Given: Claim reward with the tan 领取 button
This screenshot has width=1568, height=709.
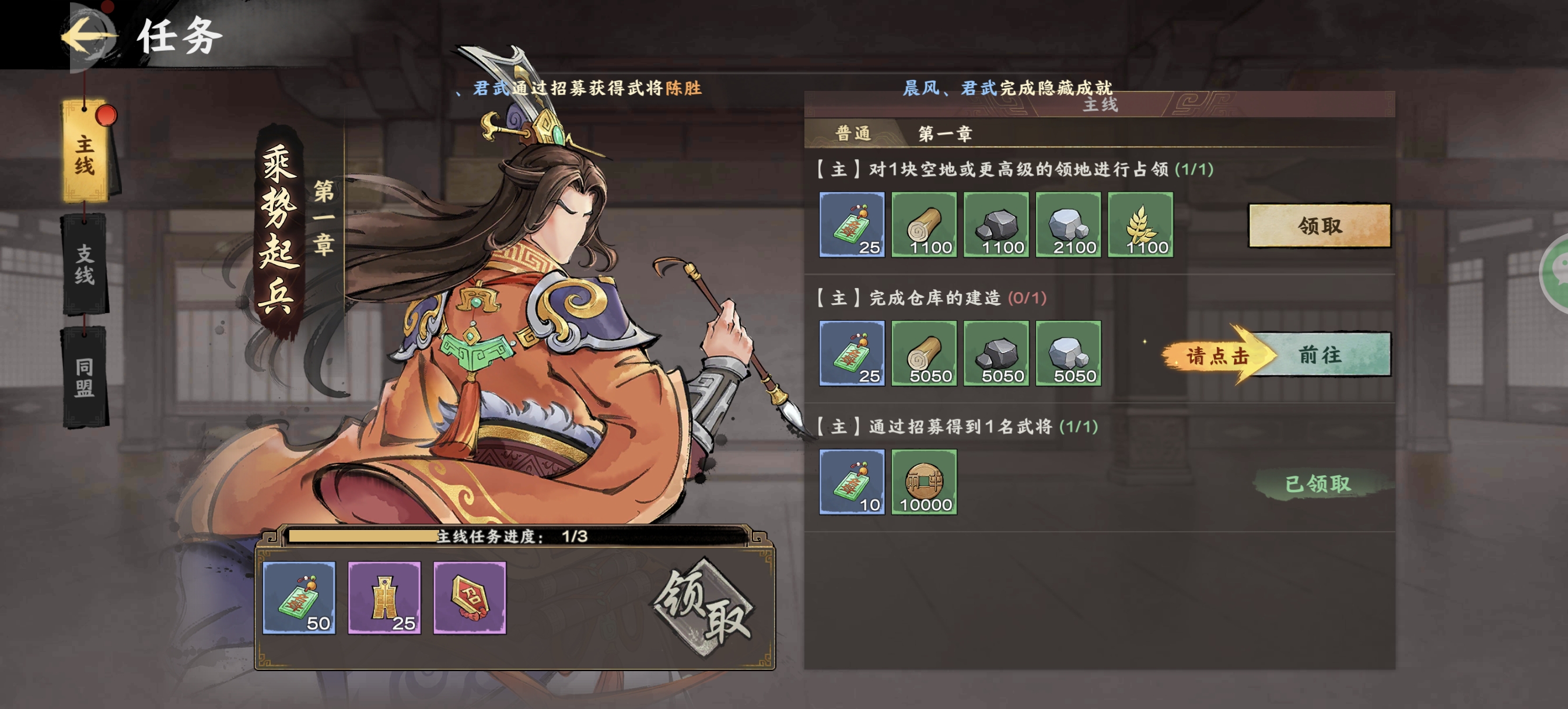Looking at the screenshot, I should [x=1319, y=226].
